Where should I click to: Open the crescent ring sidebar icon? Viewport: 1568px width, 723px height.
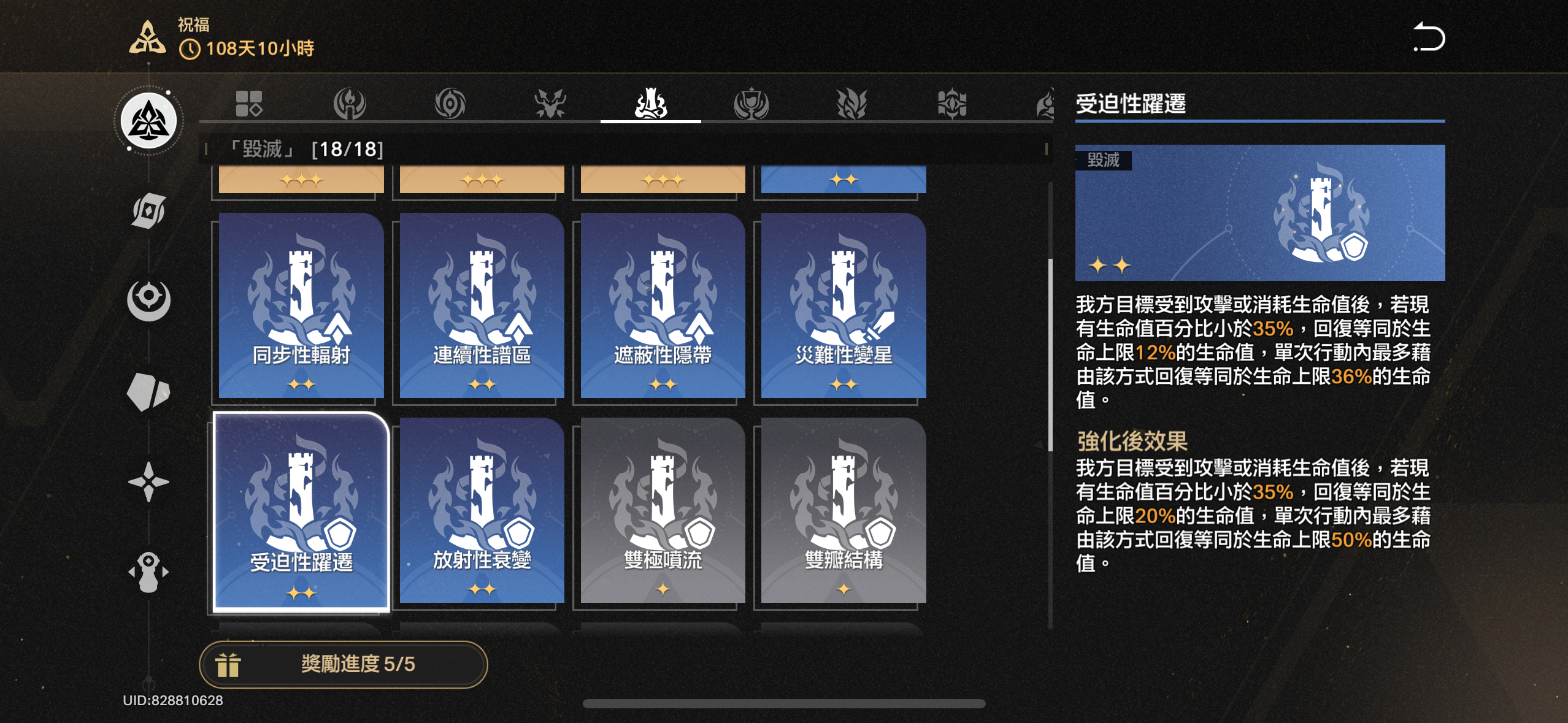[x=148, y=300]
